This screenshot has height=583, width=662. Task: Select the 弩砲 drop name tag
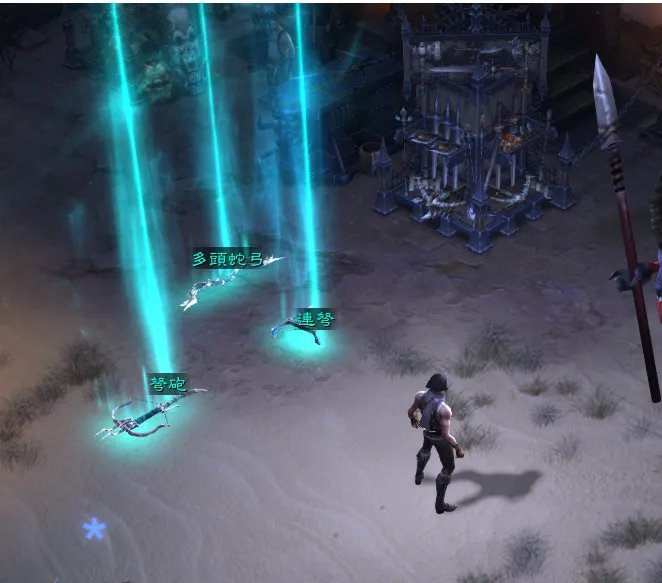coord(167,384)
